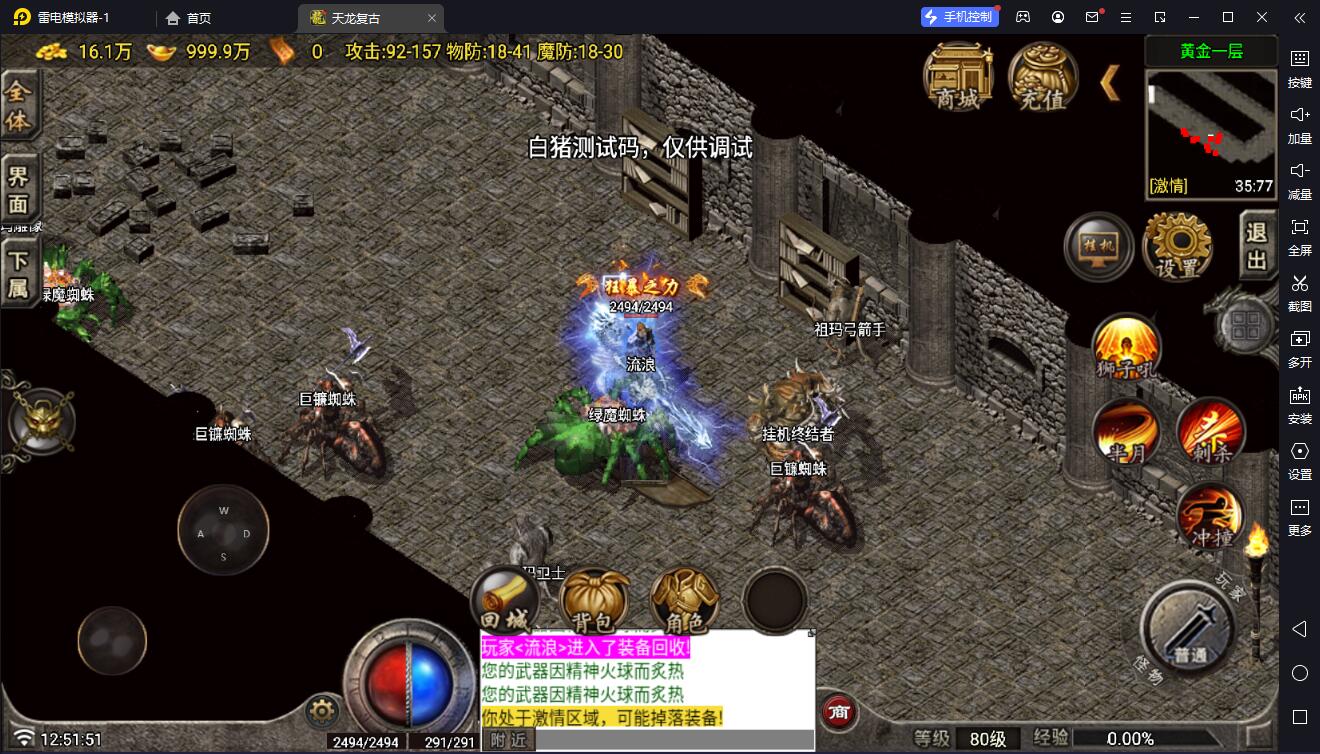Click the 退出 exit button

pyautogui.click(x=1257, y=246)
